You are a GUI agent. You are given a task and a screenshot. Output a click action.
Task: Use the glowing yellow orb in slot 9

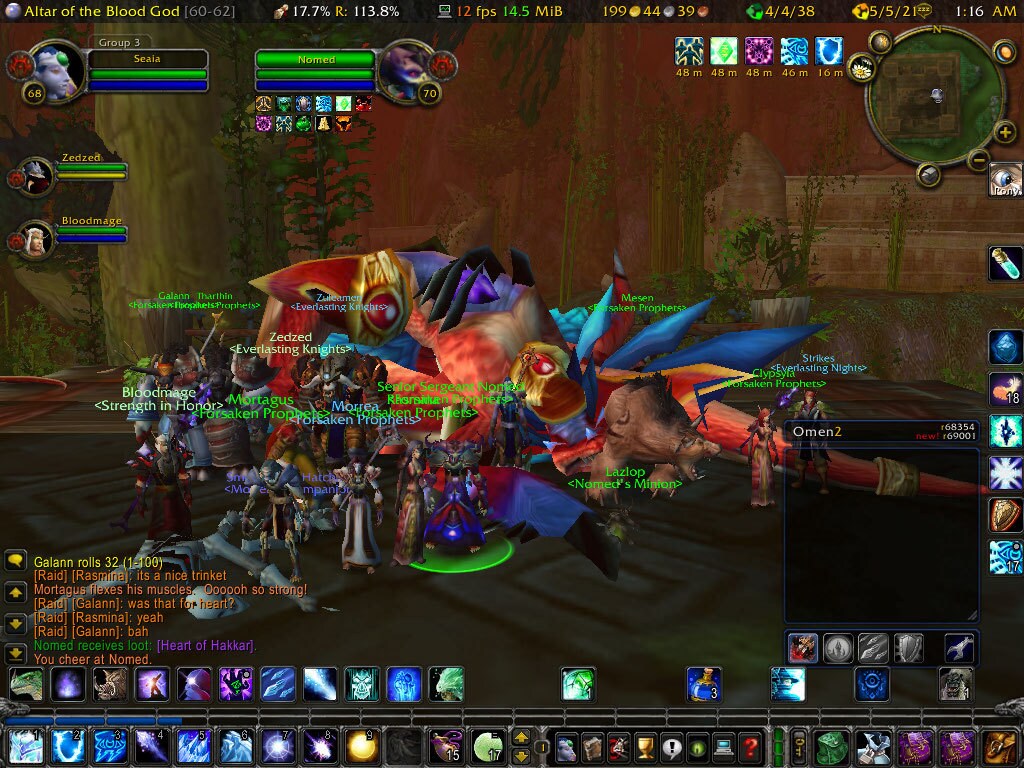coord(361,746)
